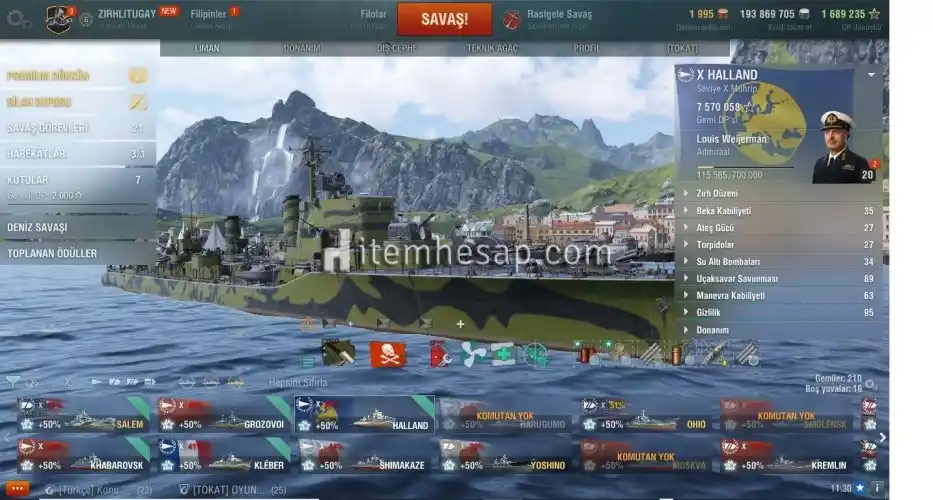
Task: Switch to the DONANIM tab
Action: 301,48
